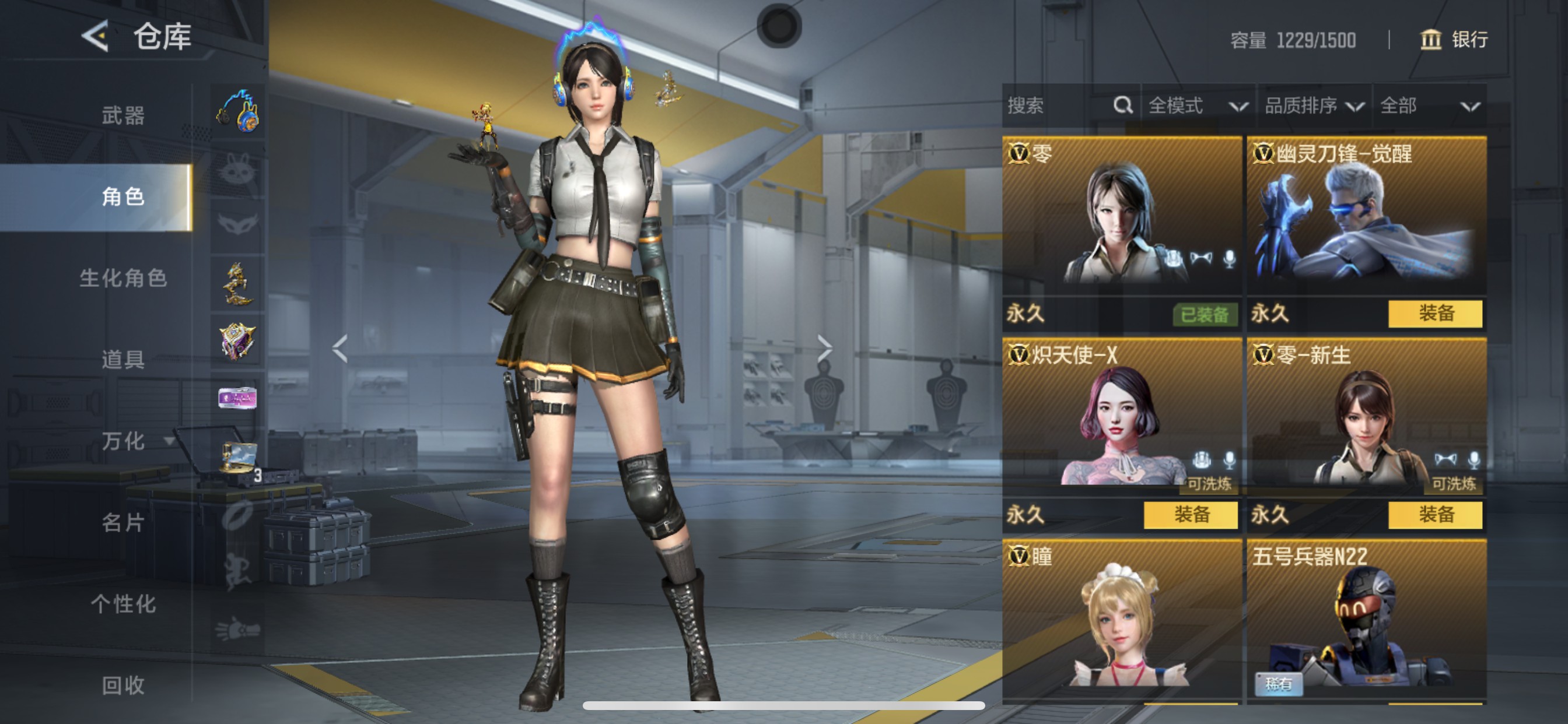The width and height of the screenshot is (1568, 724).
Task: Rotate character preview with the right arrow
Action: pos(824,349)
